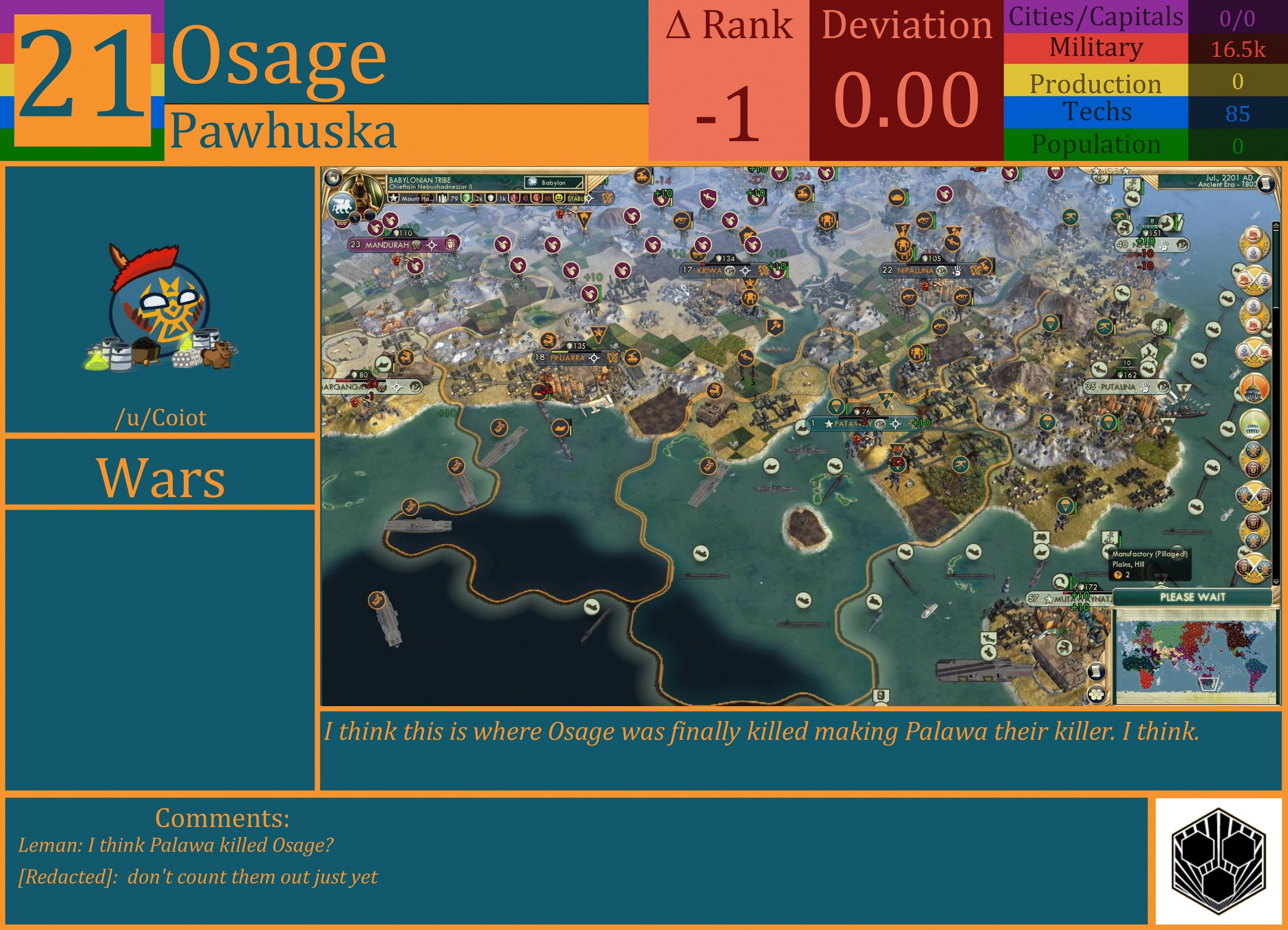
Task: Toggle the puppet hand icon on Putalina's banner
Action: (x=1145, y=388)
